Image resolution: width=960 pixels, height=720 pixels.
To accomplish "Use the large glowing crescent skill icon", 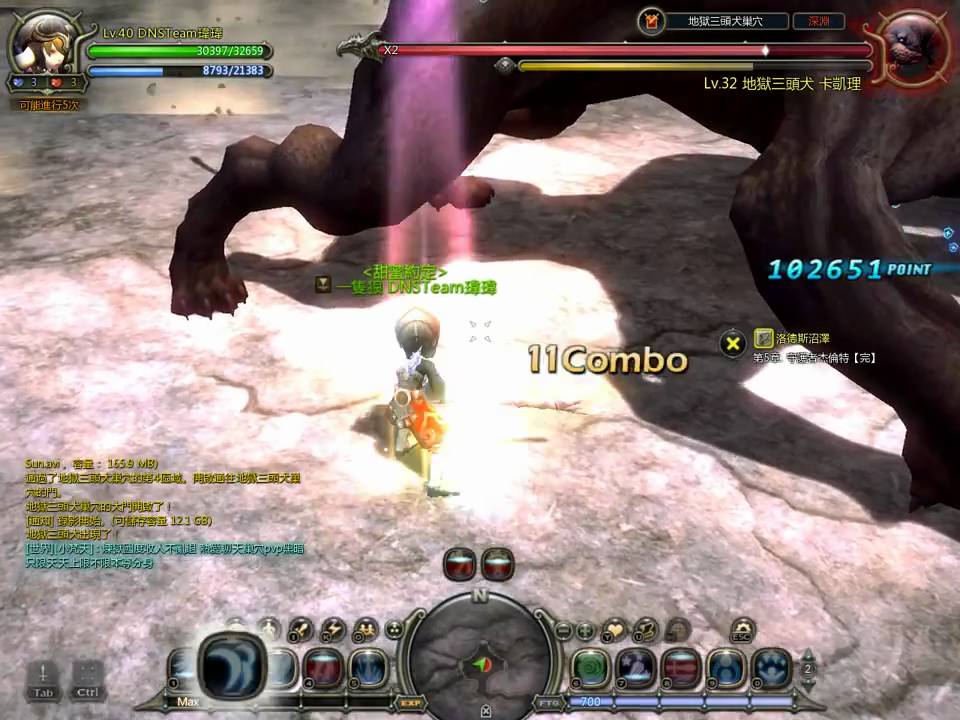I will point(231,666).
